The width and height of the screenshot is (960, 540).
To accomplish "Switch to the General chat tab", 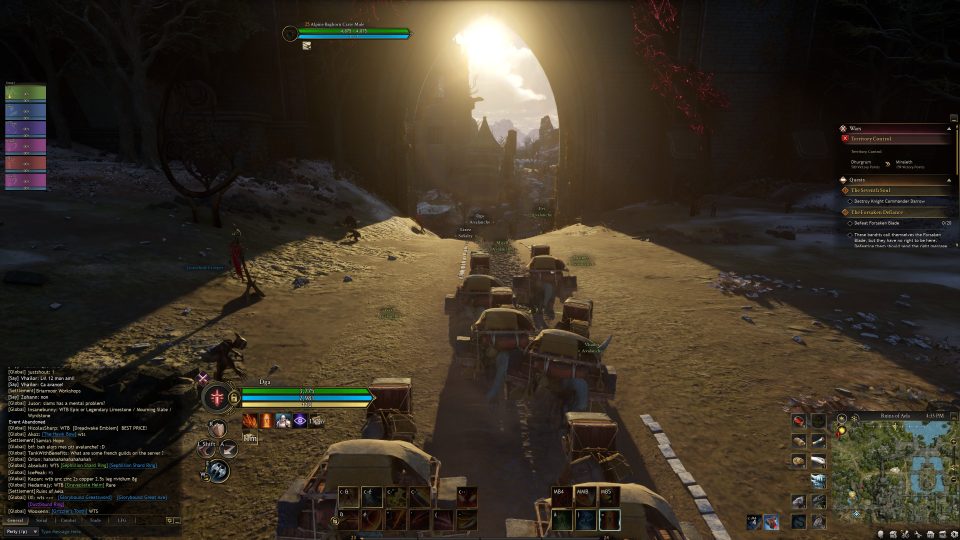I will click(x=16, y=521).
